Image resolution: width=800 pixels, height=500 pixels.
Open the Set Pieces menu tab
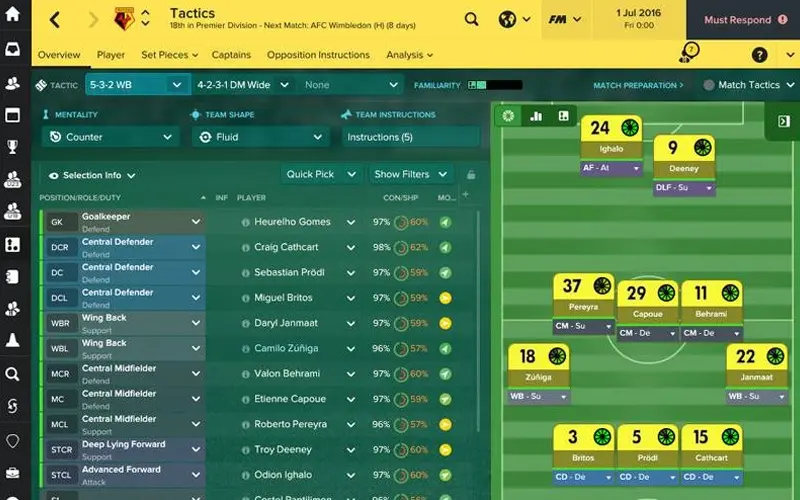click(x=167, y=55)
